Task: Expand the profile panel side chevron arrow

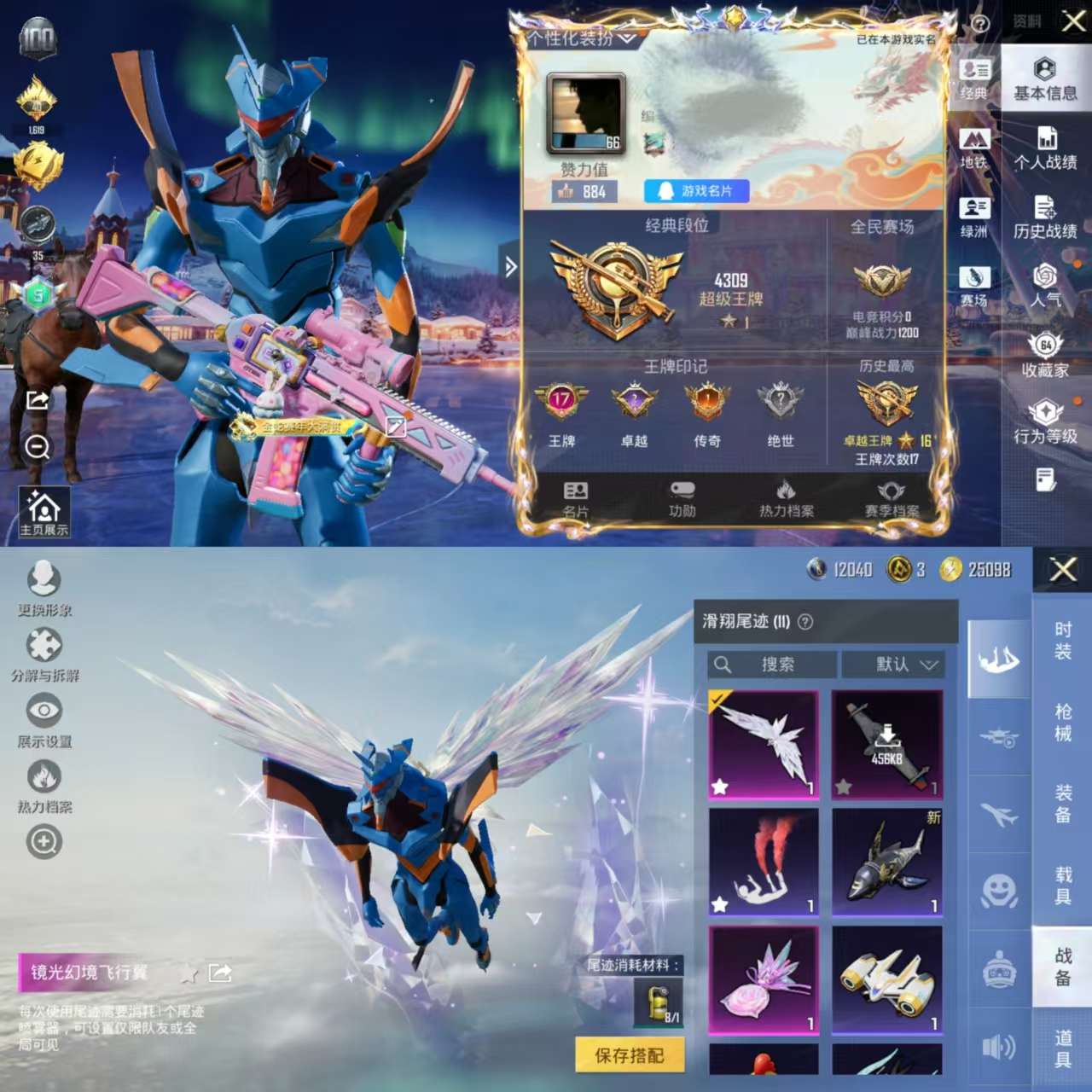Action: click(512, 267)
